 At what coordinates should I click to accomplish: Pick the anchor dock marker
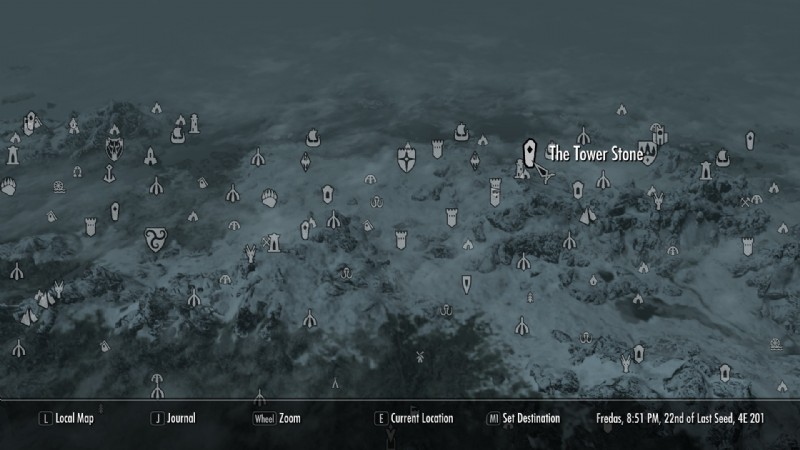click(104, 173)
